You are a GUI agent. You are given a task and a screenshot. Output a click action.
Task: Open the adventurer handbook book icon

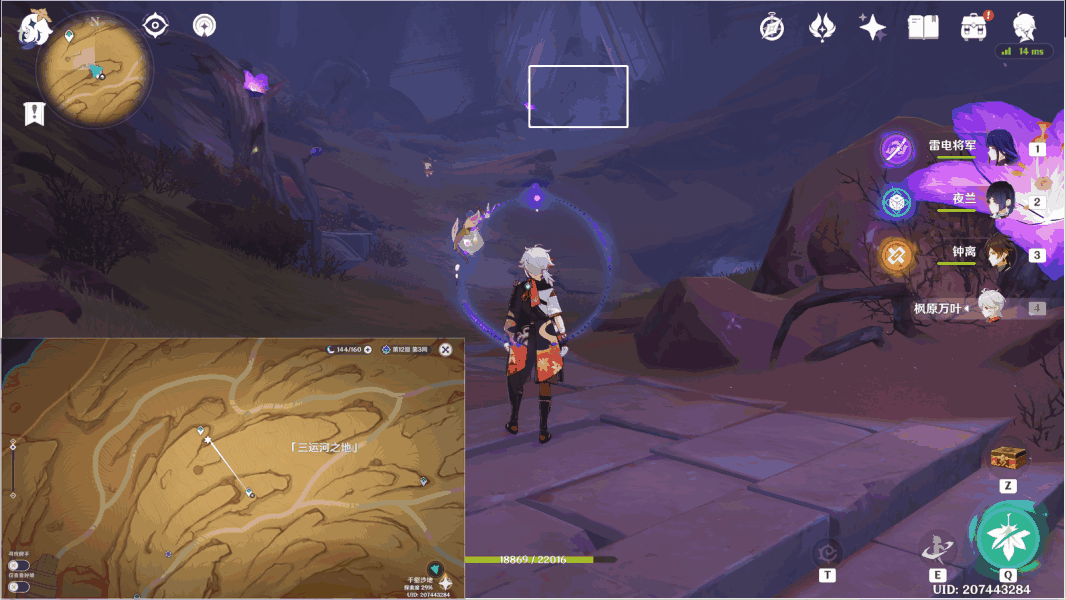(923, 27)
